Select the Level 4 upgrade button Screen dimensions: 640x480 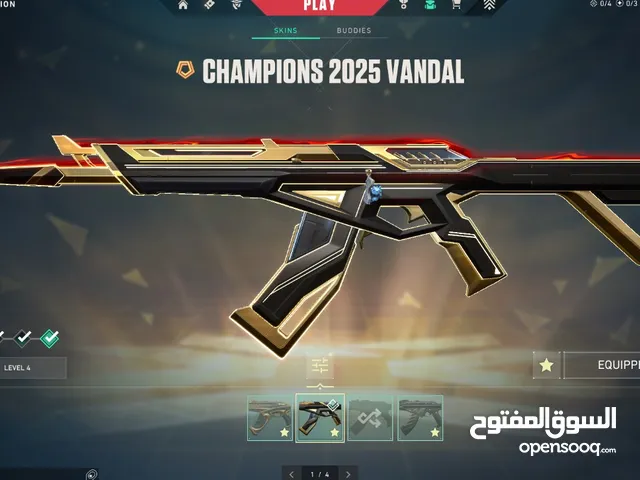(33, 368)
